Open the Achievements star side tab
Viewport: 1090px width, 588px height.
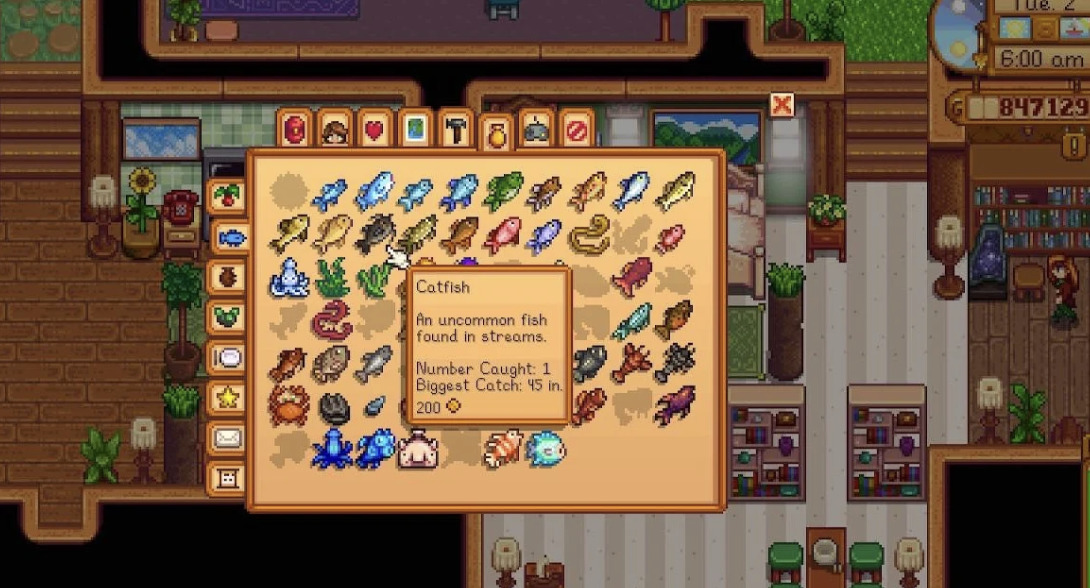coord(227,397)
